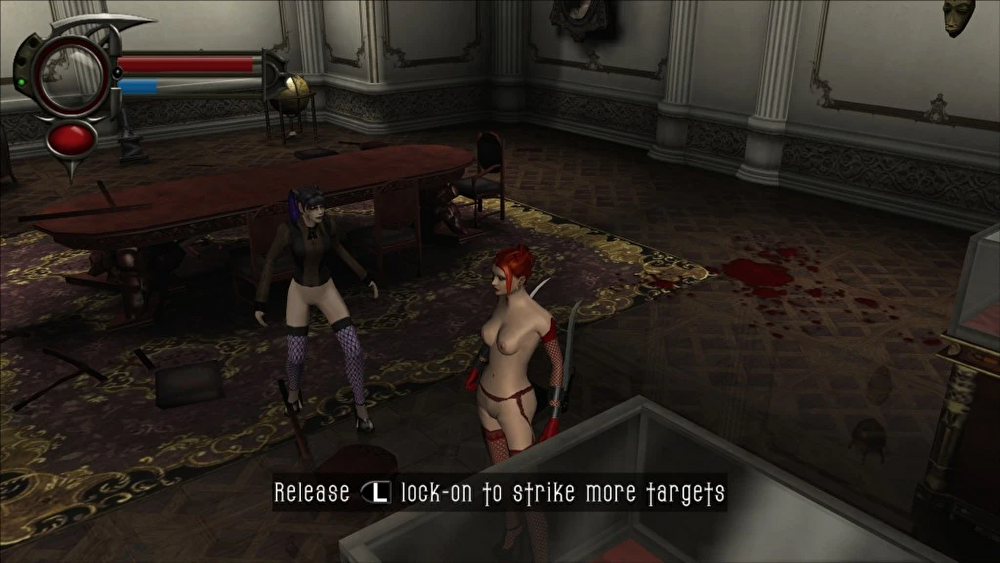The height and width of the screenshot is (563, 1000).
Task: Click the circular dial in the HUD
Action: point(70,73)
